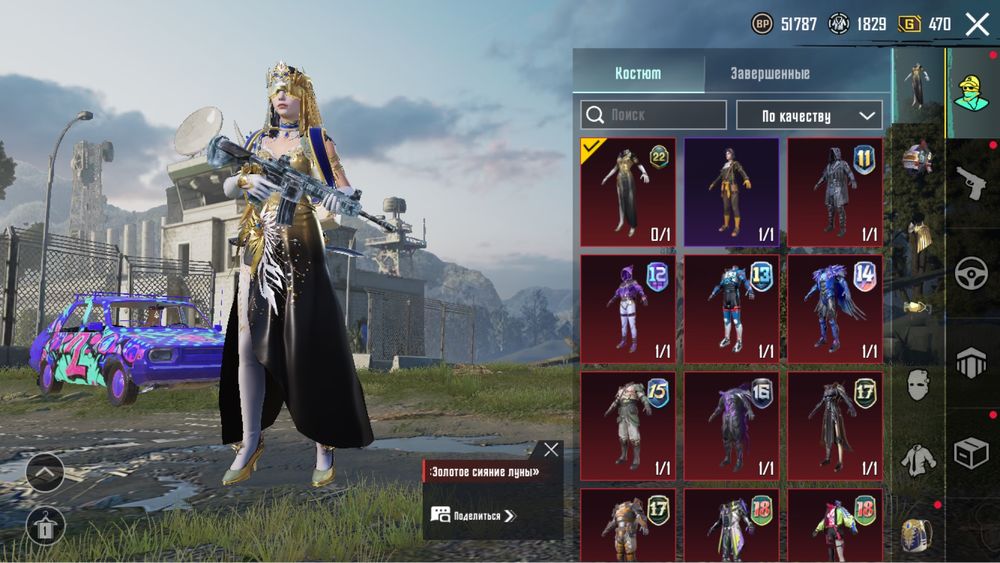This screenshot has width=1000, height=563.
Task: Click the hanger wardrobe button
Action: [x=45, y=525]
